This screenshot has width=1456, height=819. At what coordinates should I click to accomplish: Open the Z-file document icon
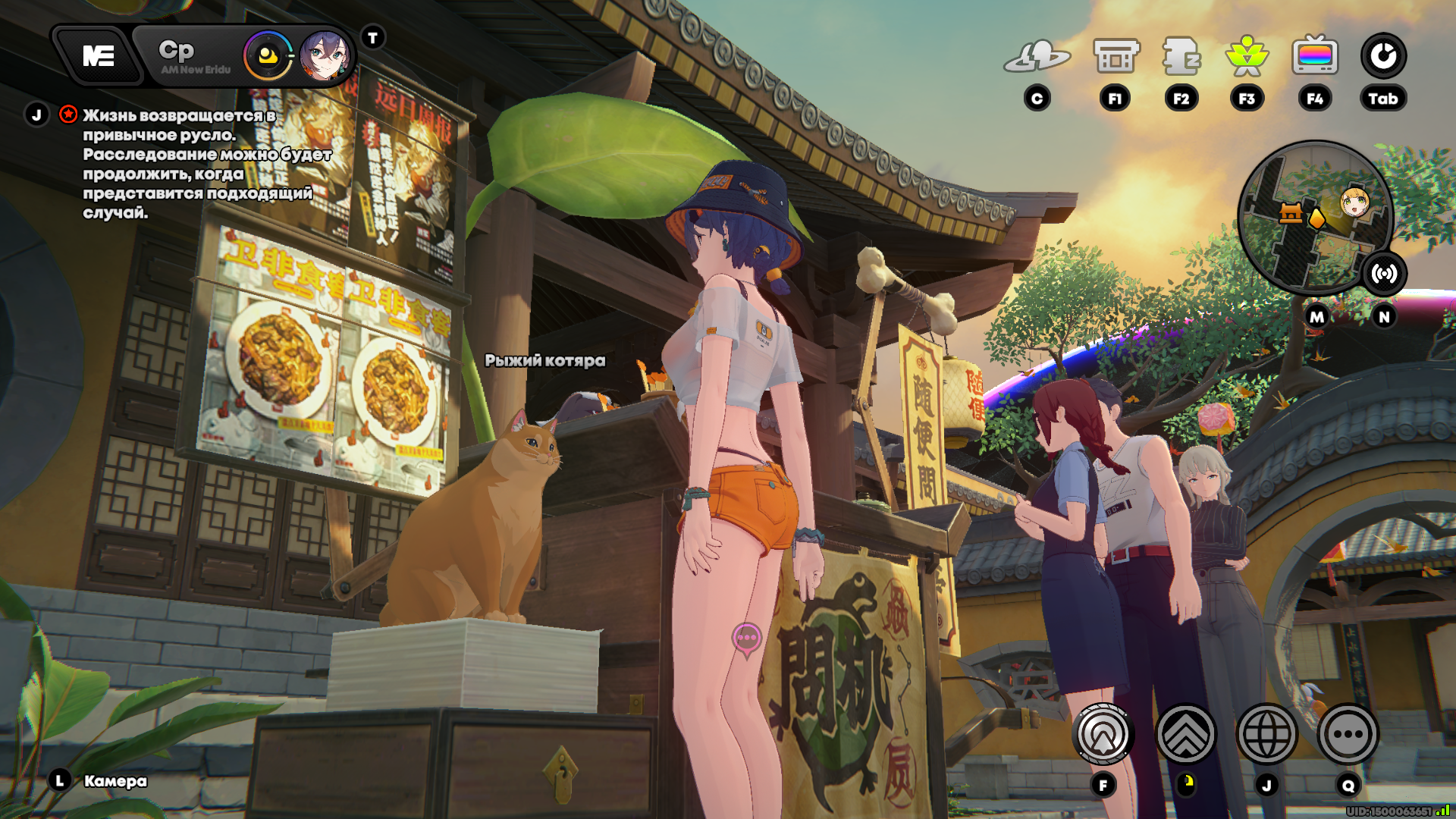pos(1181,56)
